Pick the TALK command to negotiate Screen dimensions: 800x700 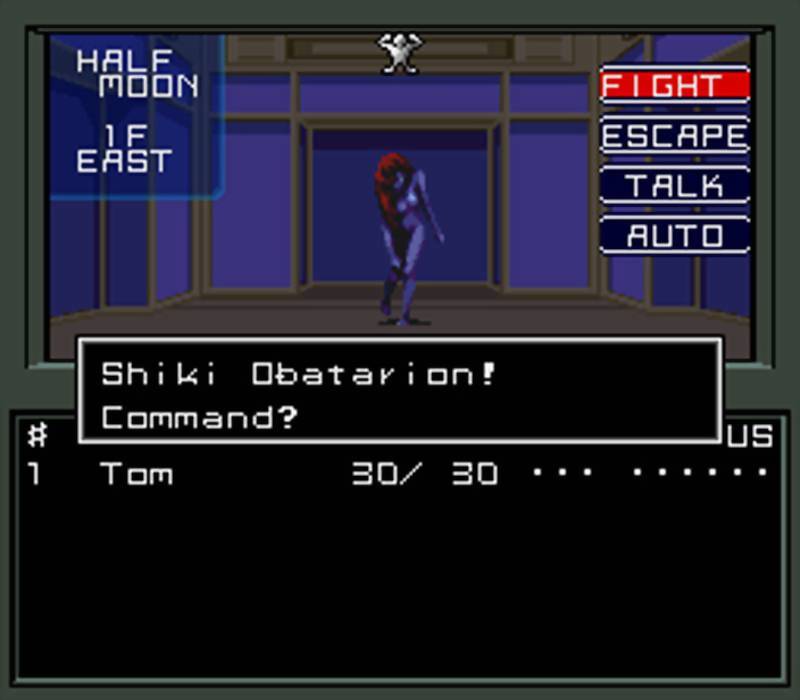[674, 186]
